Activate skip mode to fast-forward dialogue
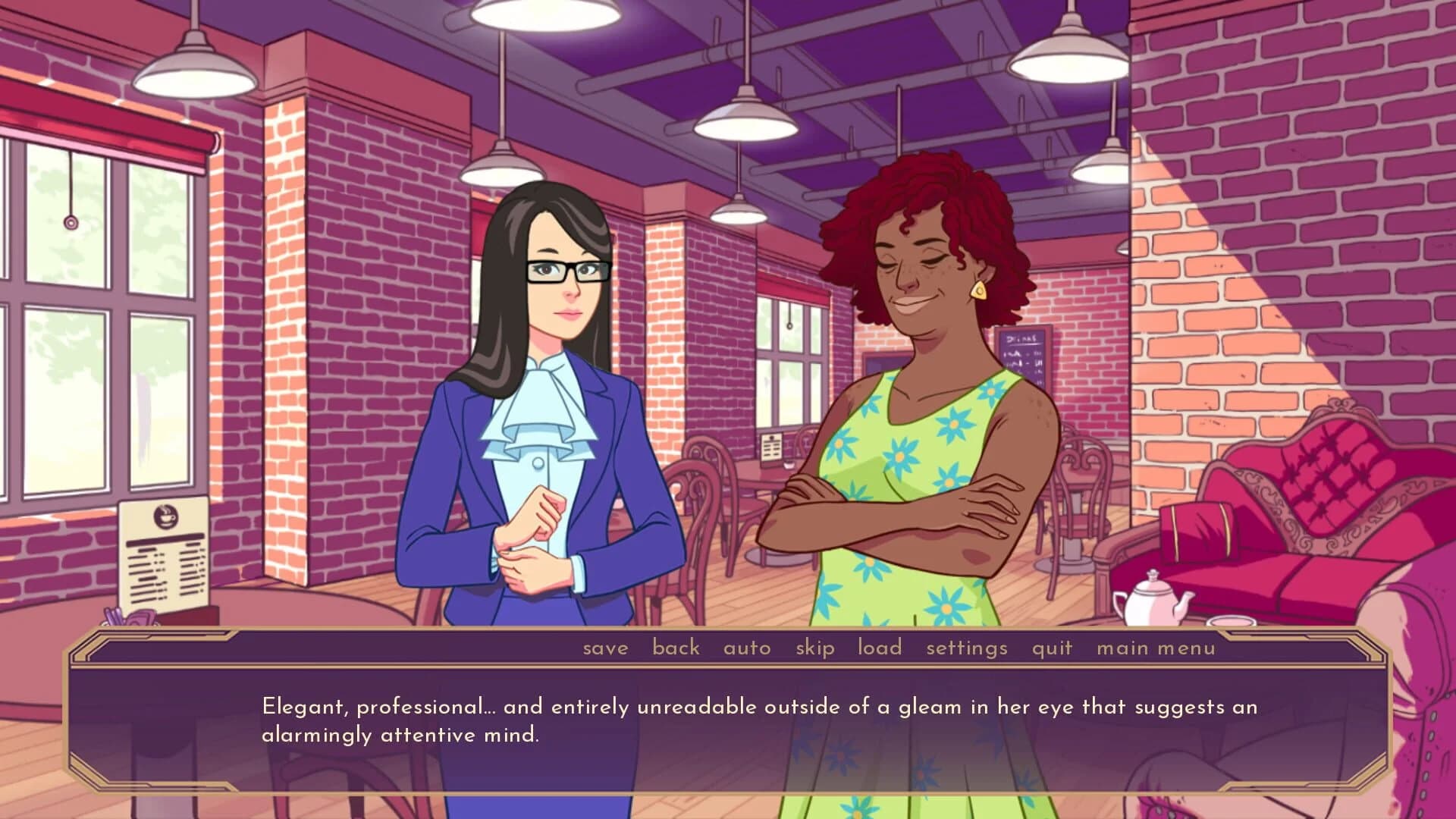This screenshot has height=819, width=1456. [814, 648]
